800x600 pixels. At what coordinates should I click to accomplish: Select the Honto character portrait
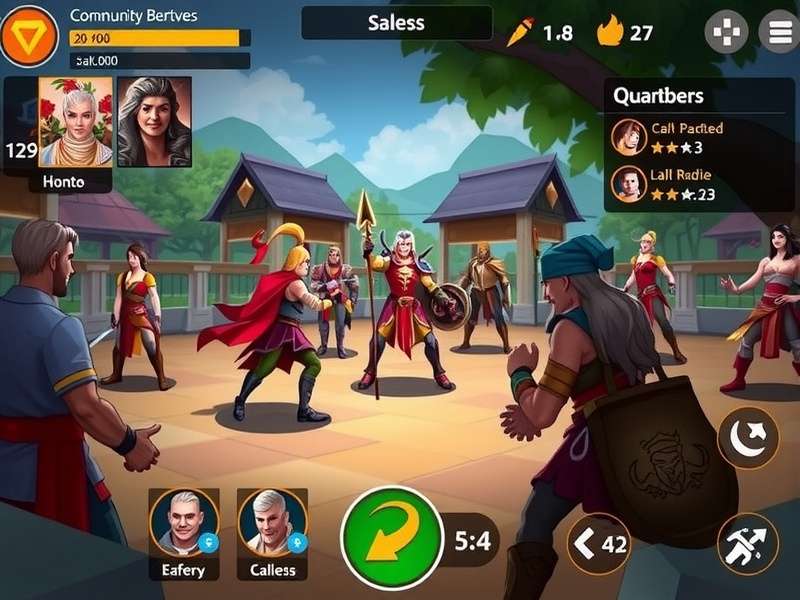(x=75, y=122)
